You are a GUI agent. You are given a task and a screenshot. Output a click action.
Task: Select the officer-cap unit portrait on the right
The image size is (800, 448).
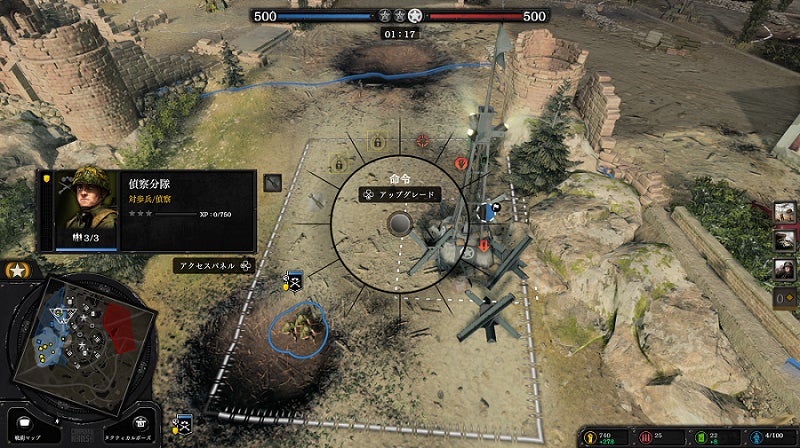(785, 241)
